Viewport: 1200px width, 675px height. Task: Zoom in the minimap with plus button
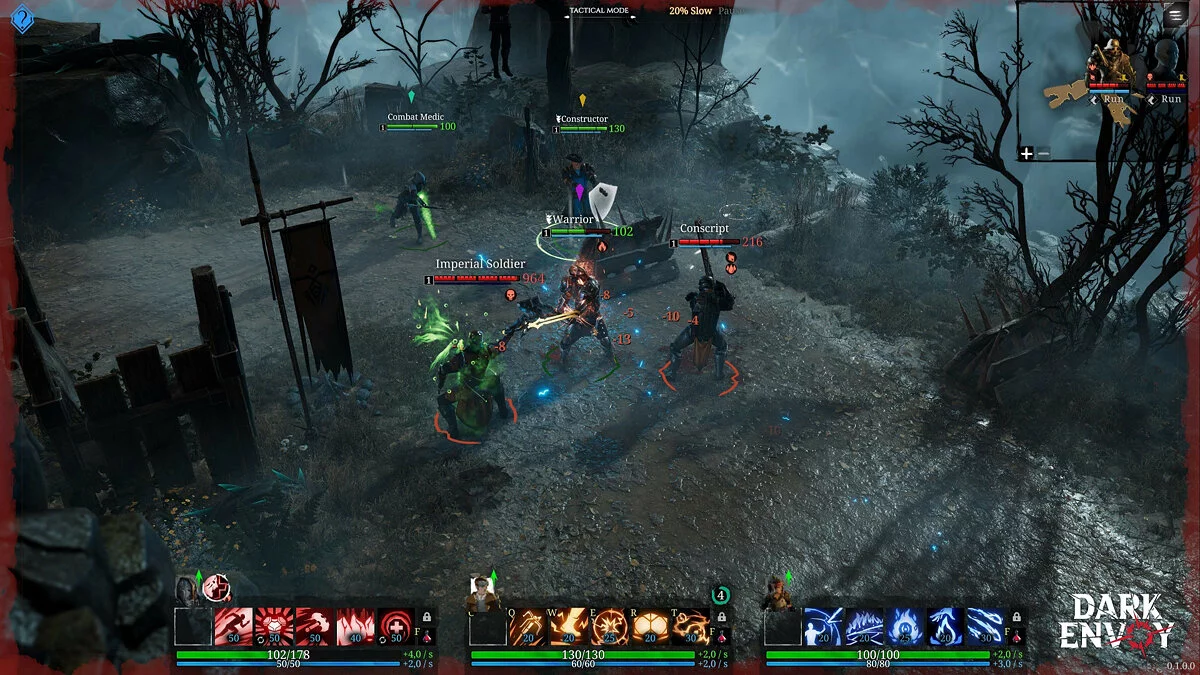pyautogui.click(x=1026, y=153)
